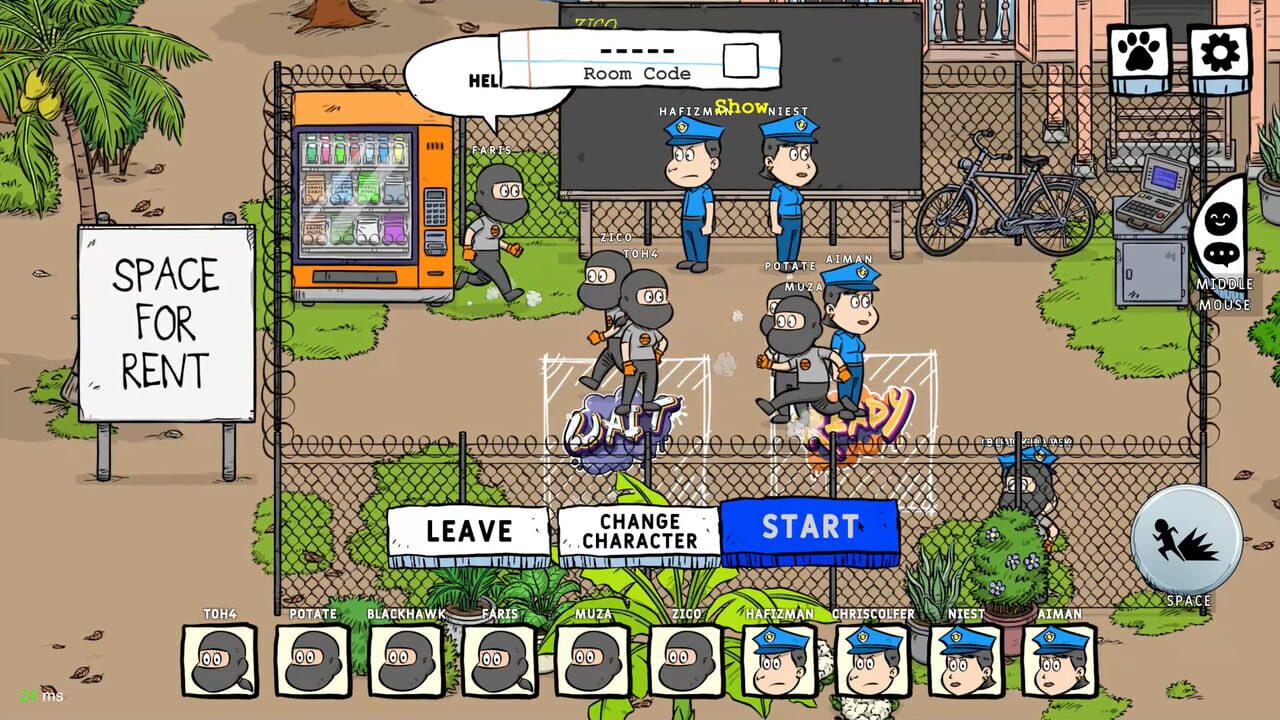Select CHRISCOLFER's police portrait
The width and height of the screenshot is (1280, 720).
tap(872, 658)
